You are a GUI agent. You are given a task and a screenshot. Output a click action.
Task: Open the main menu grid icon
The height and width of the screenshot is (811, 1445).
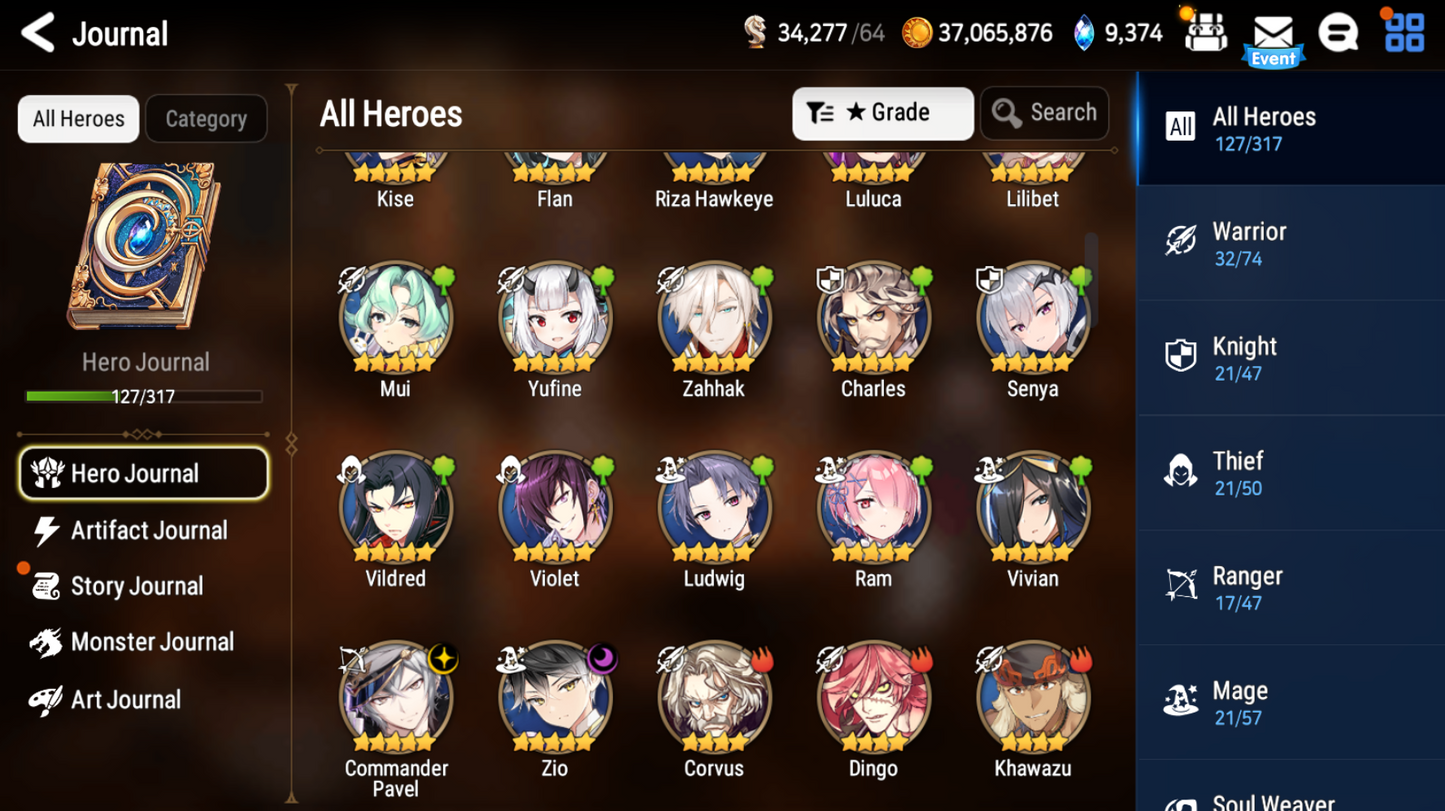pos(1405,32)
